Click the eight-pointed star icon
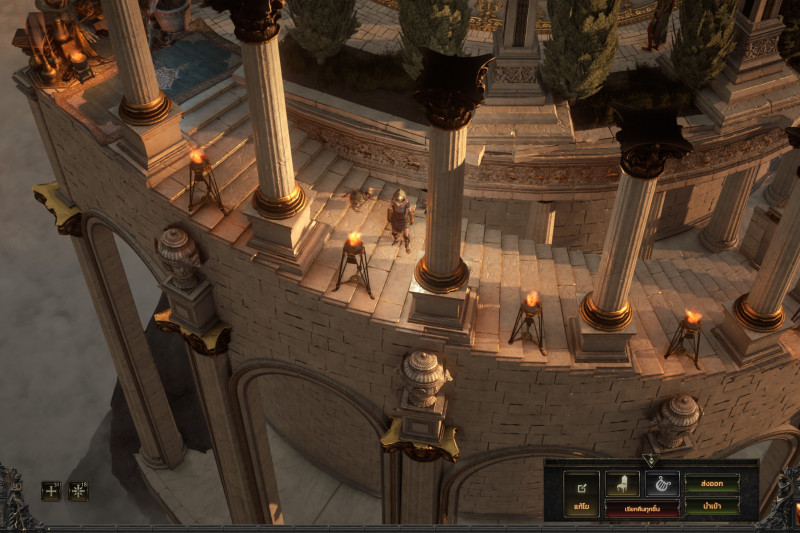The width and height of the screenshot is (800, 533). pyautogui.click(x=78, y=491)
